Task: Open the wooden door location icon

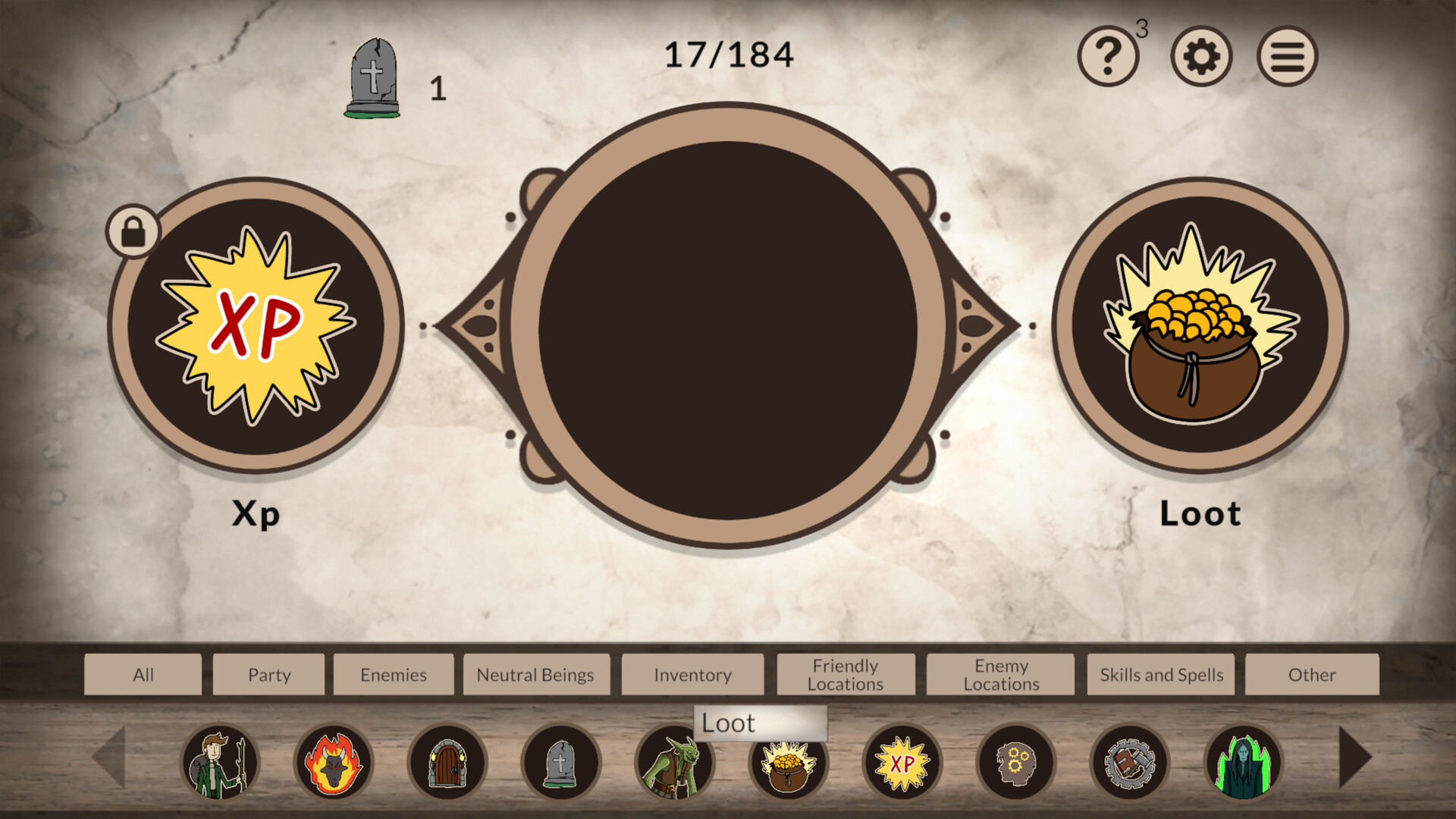Action: click(449, 762)
